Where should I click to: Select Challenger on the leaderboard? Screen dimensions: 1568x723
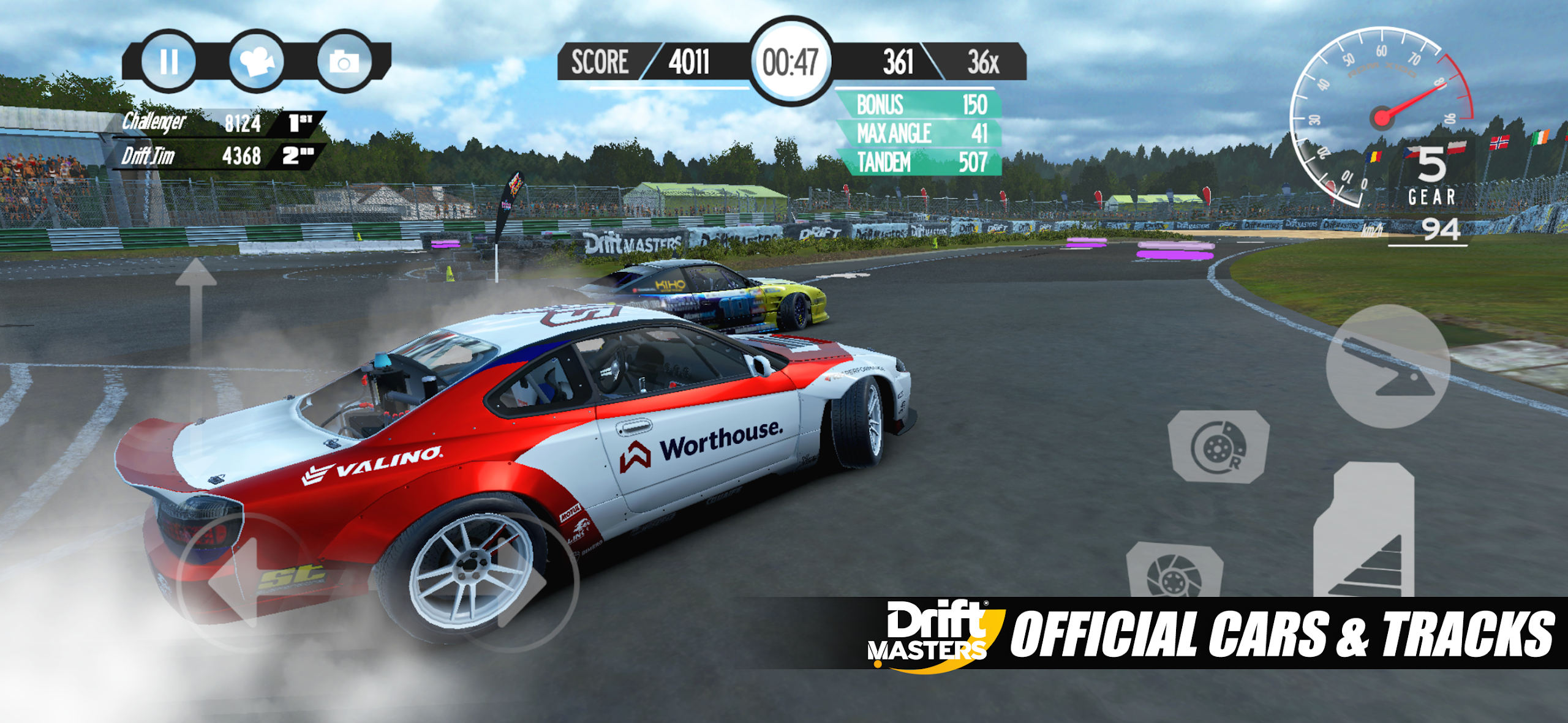click(208, 125)
